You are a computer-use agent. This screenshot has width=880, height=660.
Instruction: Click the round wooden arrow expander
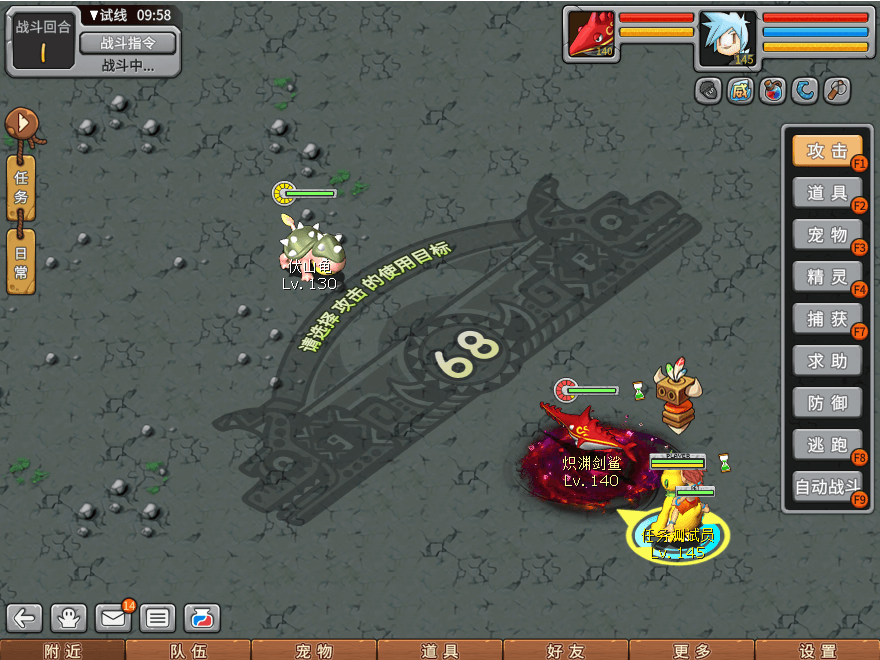[x=20, y=126]
